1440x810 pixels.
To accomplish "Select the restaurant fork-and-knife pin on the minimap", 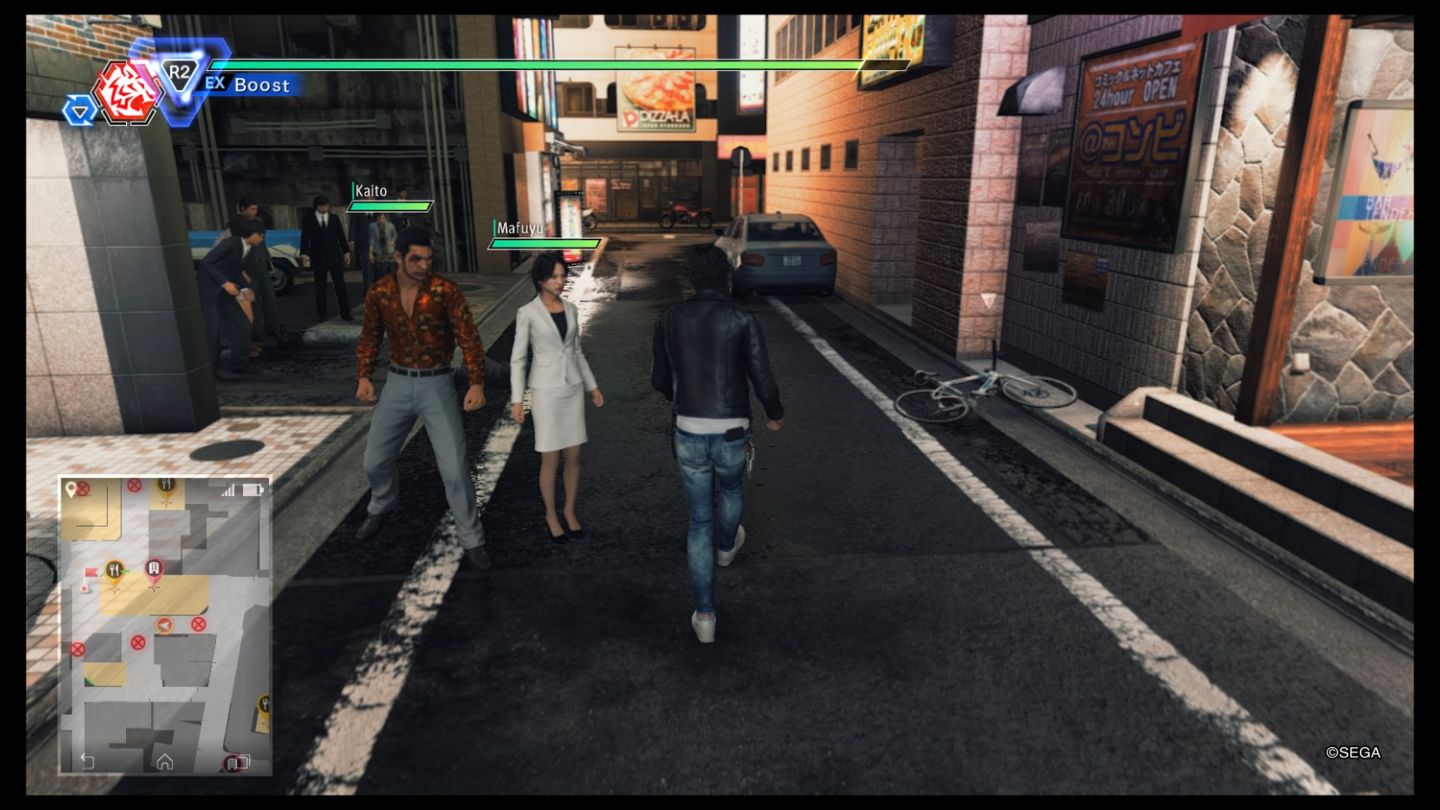I will [114, 567].
